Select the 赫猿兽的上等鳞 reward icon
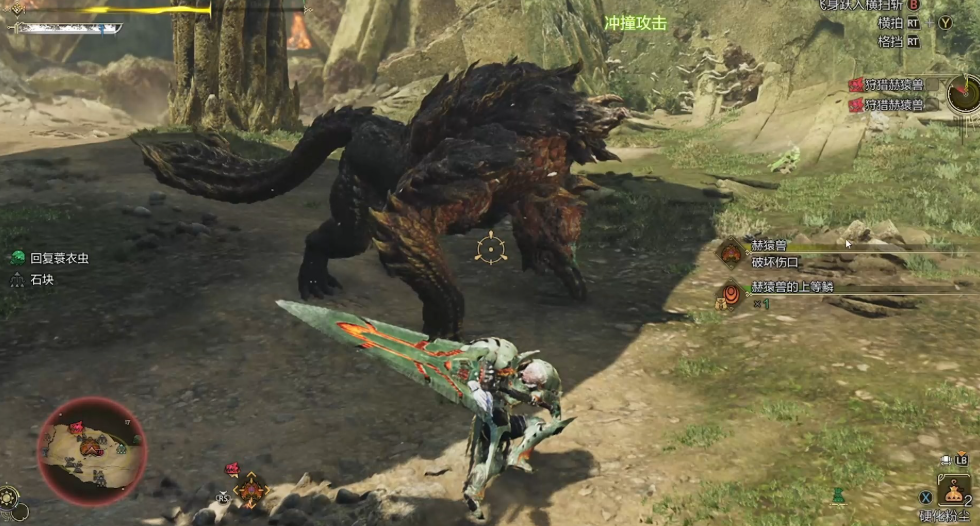 (732, 295)
